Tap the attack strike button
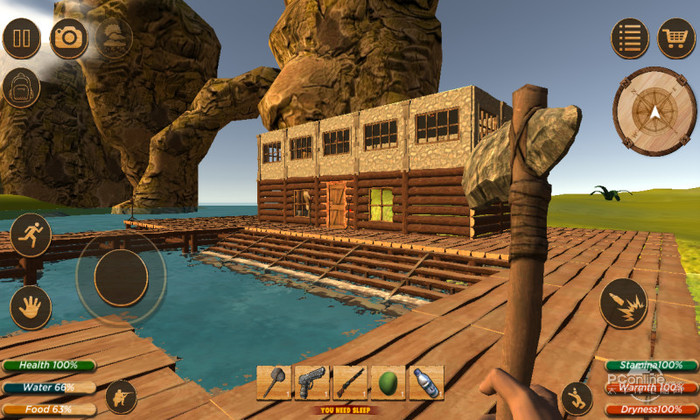The image size is (700, 420). [623, 302]
